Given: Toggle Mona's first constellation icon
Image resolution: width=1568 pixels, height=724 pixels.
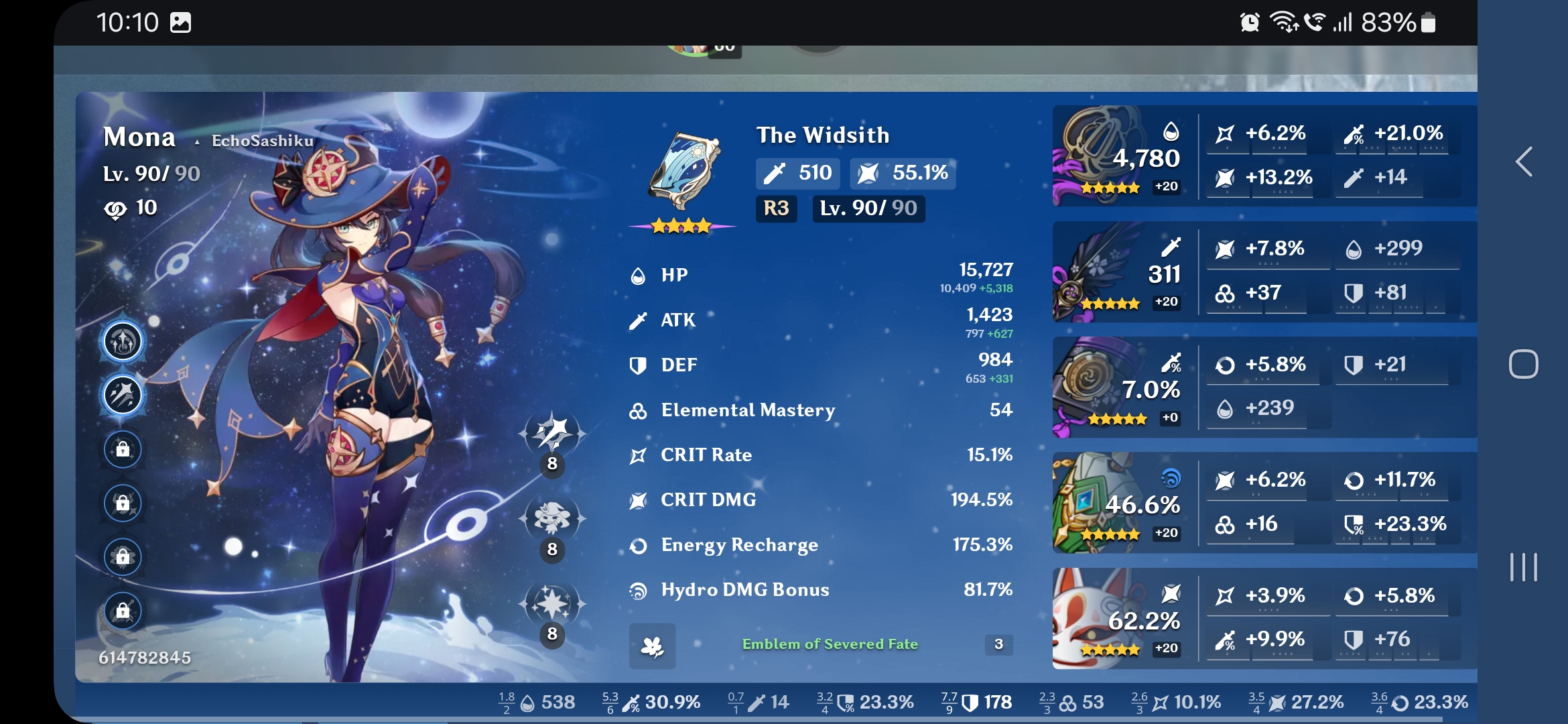Looking at the screenshot, I should click(x=123, y=341).
